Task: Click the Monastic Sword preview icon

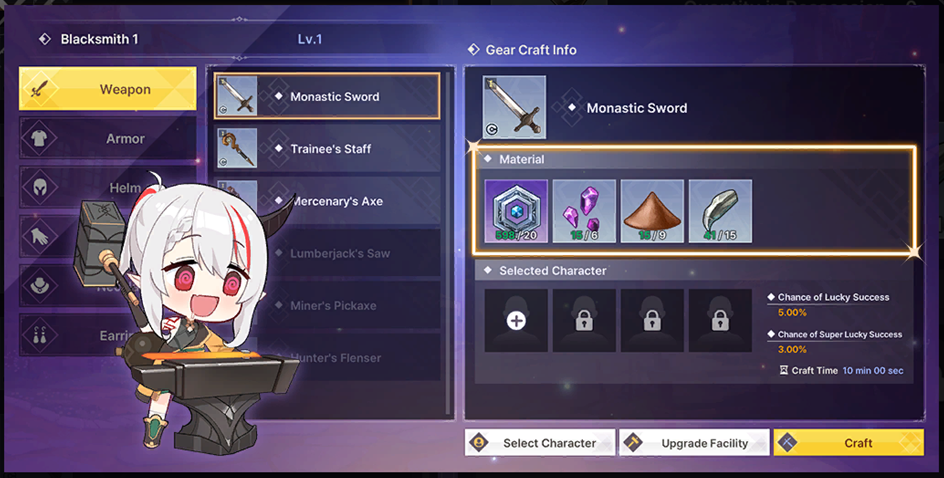Action: [x=514, y=107]
